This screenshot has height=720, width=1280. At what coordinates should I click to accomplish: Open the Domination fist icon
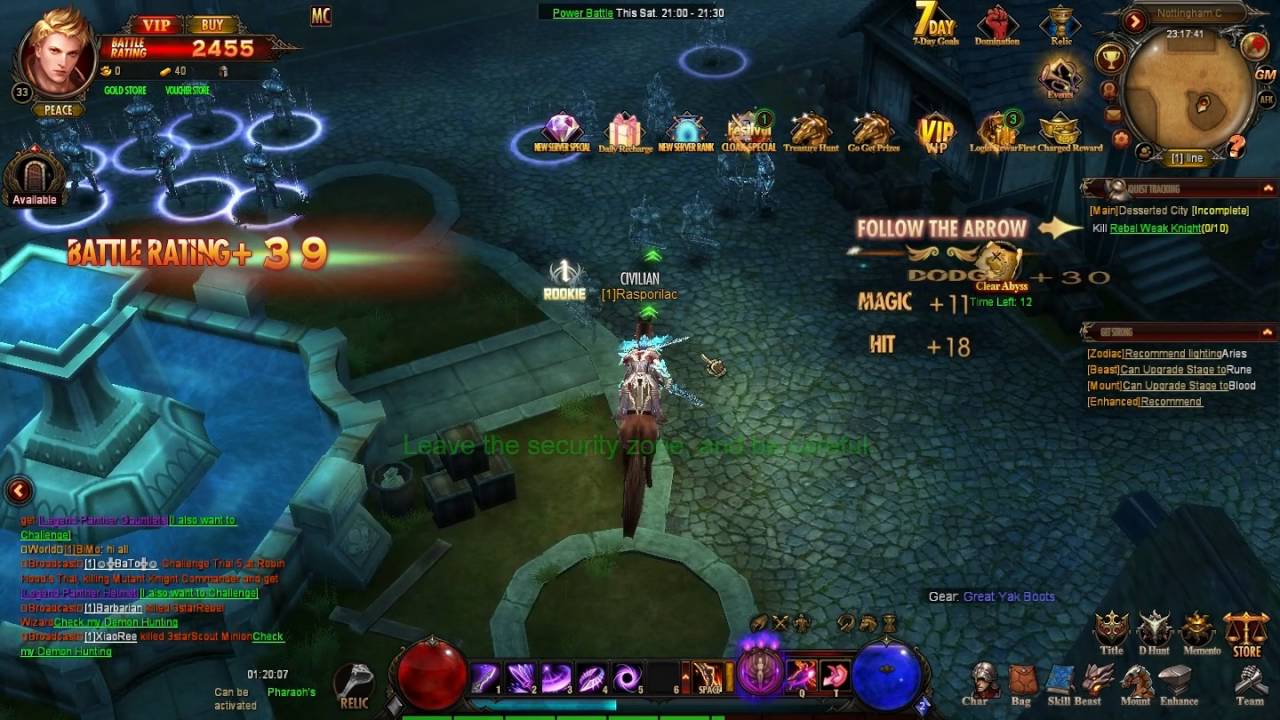pos(997,24)
